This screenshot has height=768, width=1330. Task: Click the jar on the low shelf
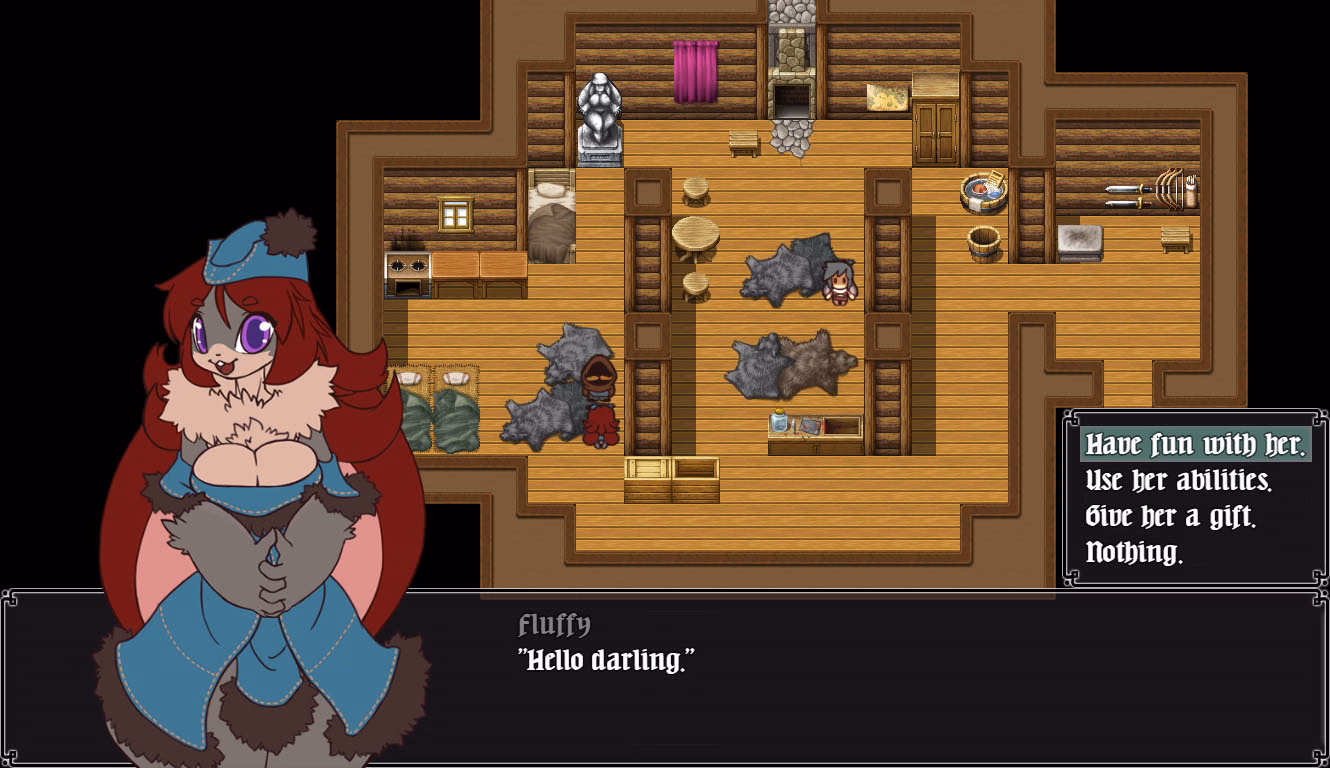point(778,423)
